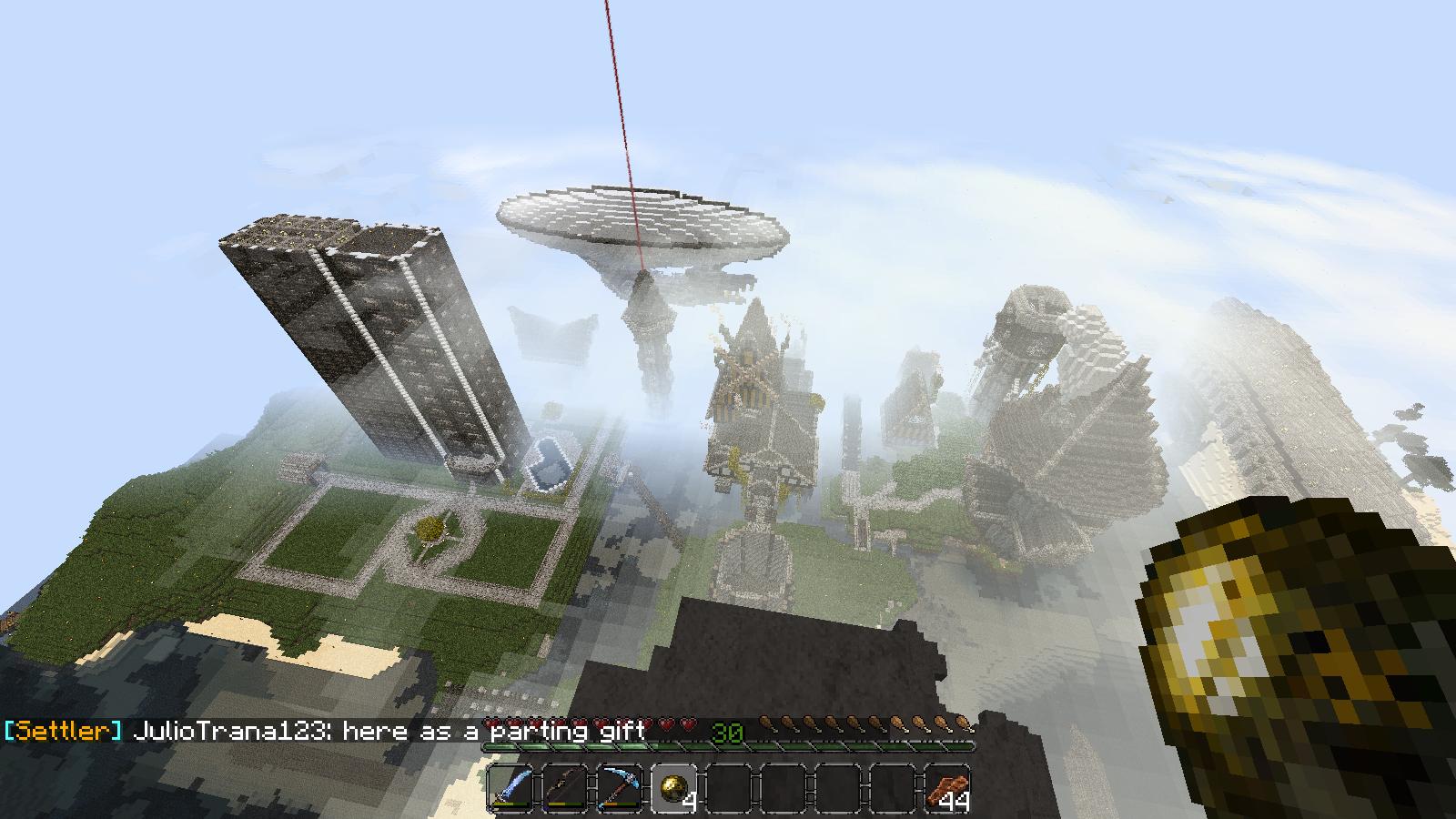The height and width of the screenshot is (819, 1456).
Task: Select the golden orb stack of 4
Action: (674, 786)
